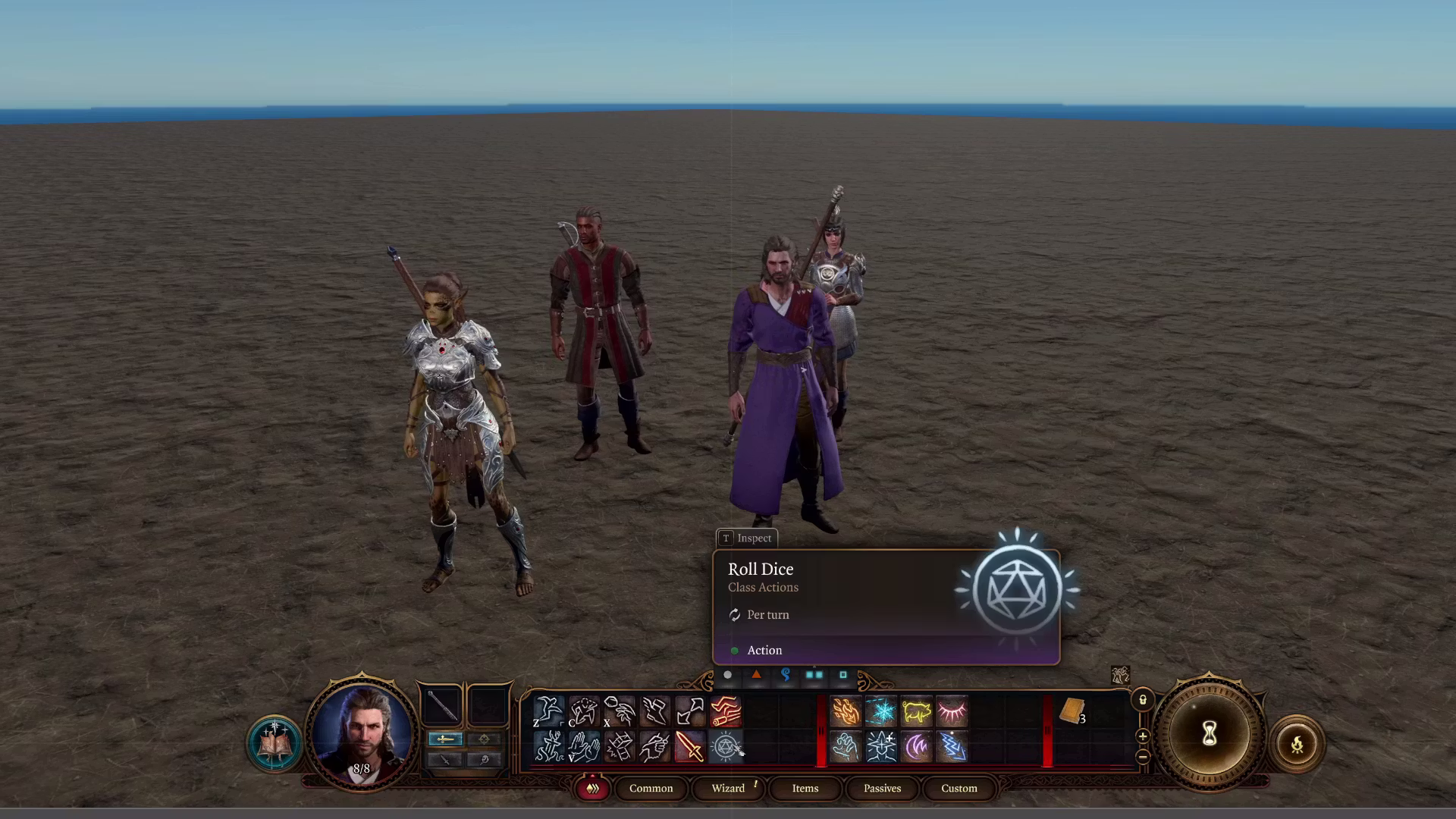This screenshot has height=819, width=1456.
Task: Use the blue lightning bolt spell
Action: click(x=952, y=748)
